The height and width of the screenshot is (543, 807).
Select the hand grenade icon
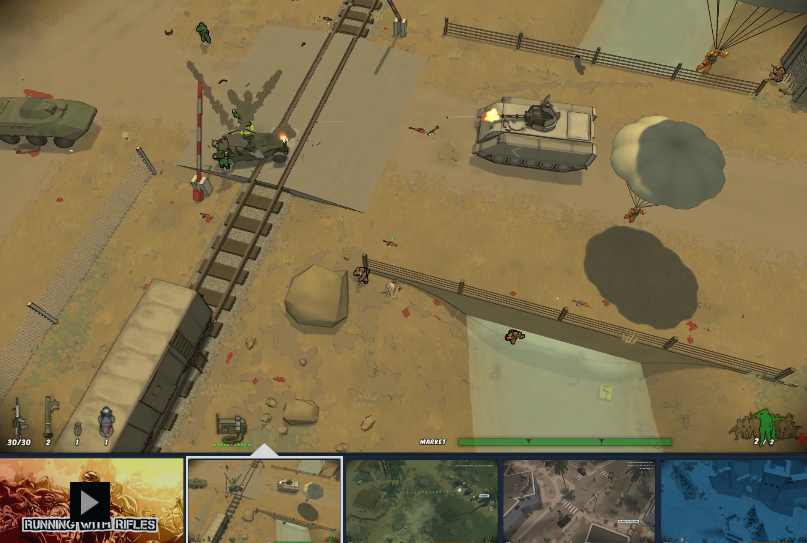(x=77, y=428)
